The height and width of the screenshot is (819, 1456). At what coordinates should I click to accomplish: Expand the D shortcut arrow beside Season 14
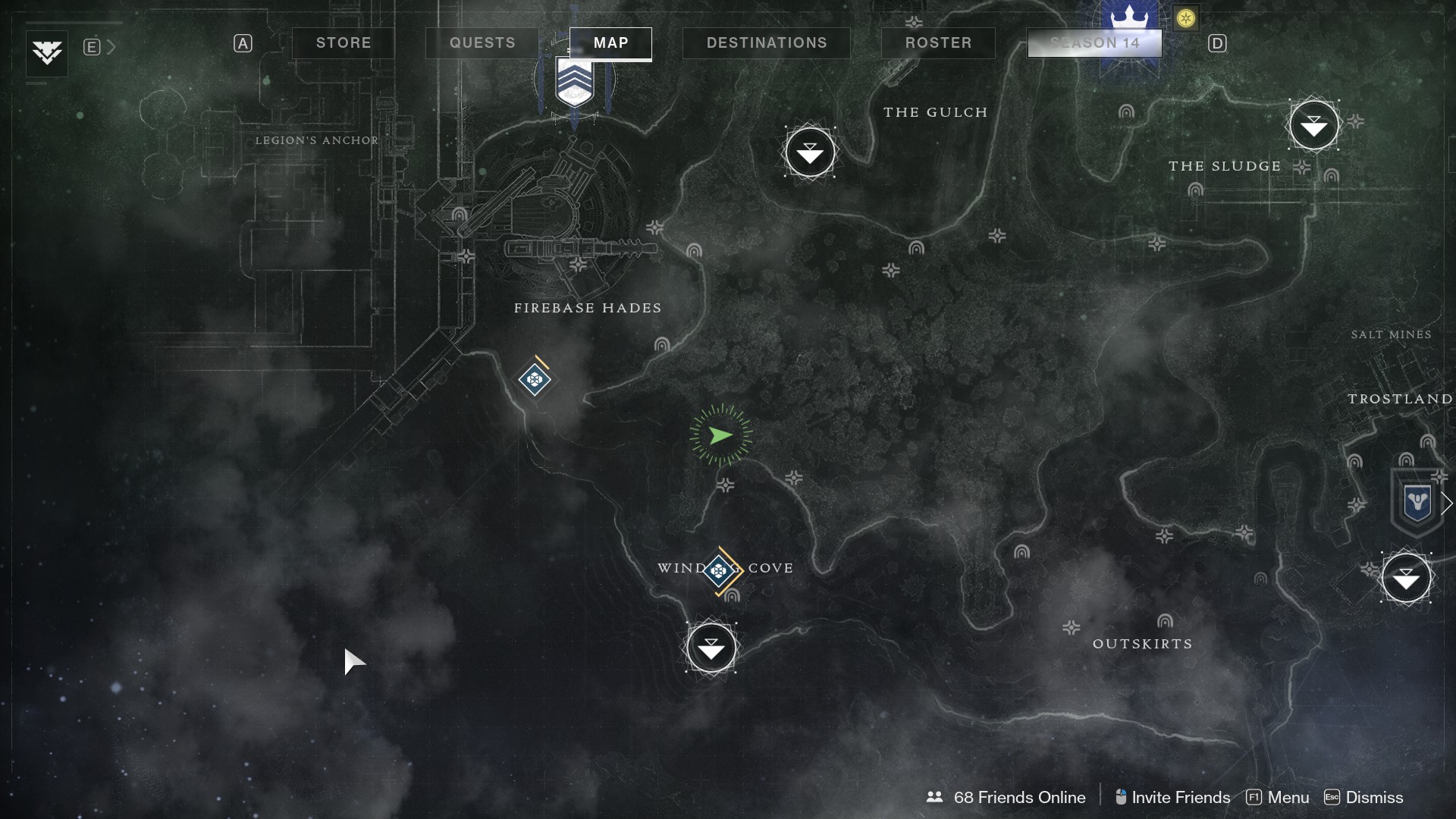click(x=1217, y=43)
